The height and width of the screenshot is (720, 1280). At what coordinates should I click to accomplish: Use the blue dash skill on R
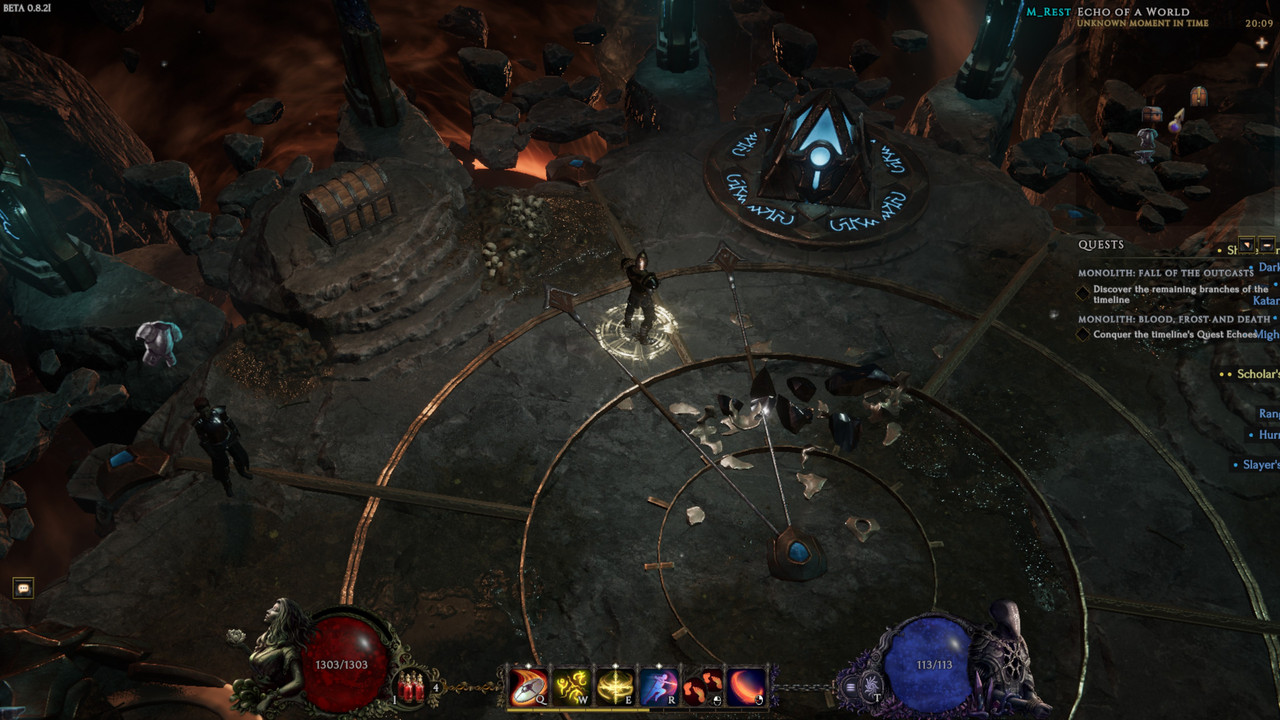point(658,687)
